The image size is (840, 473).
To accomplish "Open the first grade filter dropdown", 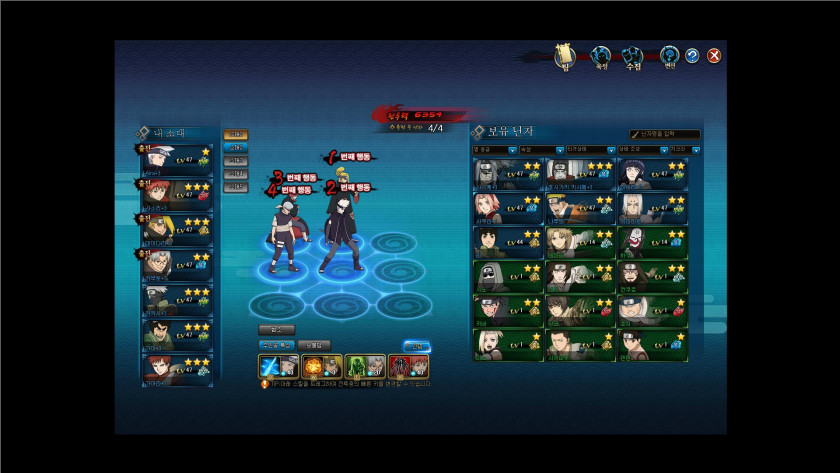I will tap(494, 150).
